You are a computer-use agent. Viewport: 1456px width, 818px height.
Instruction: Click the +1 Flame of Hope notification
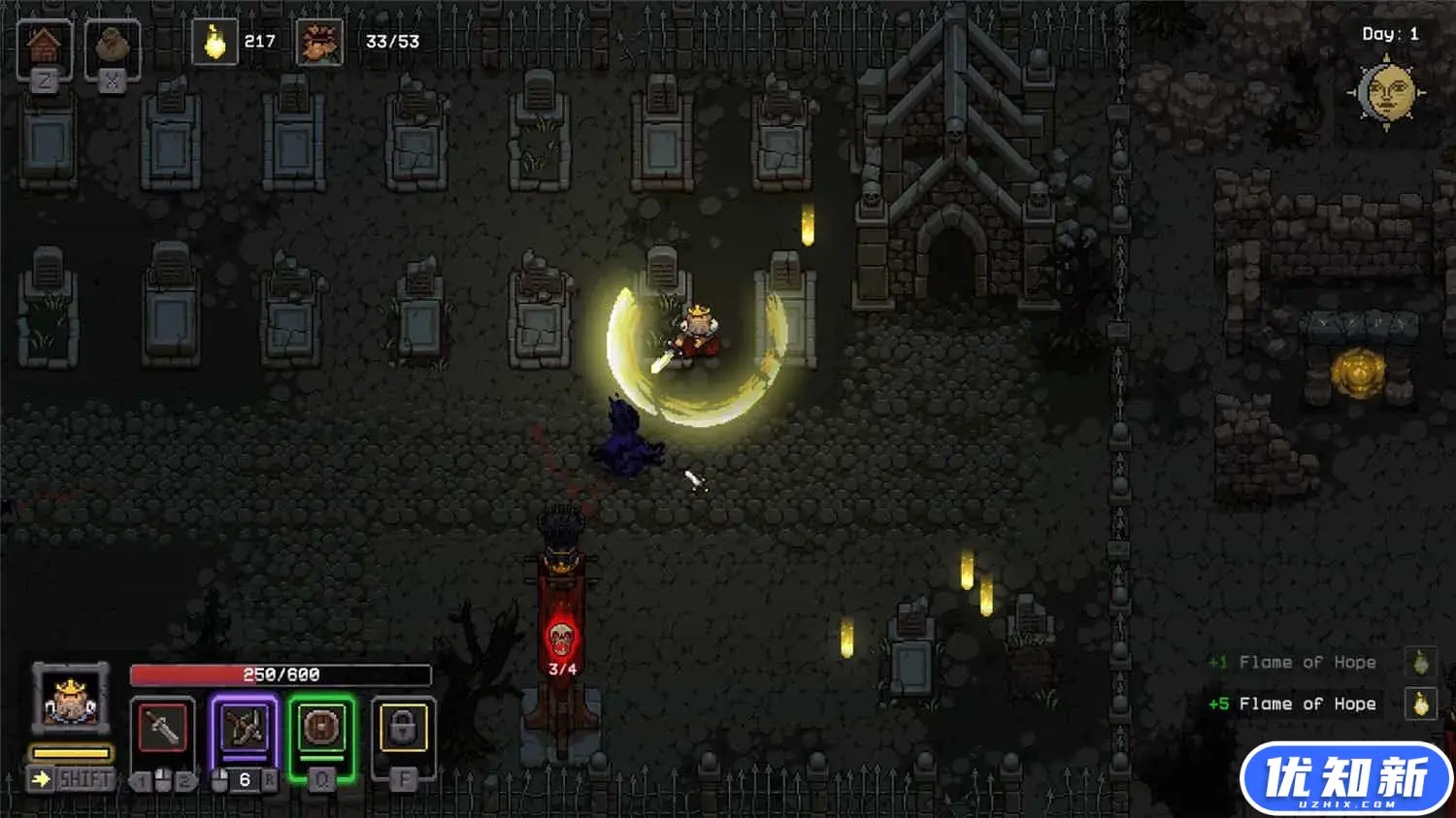click(1306, 663)
